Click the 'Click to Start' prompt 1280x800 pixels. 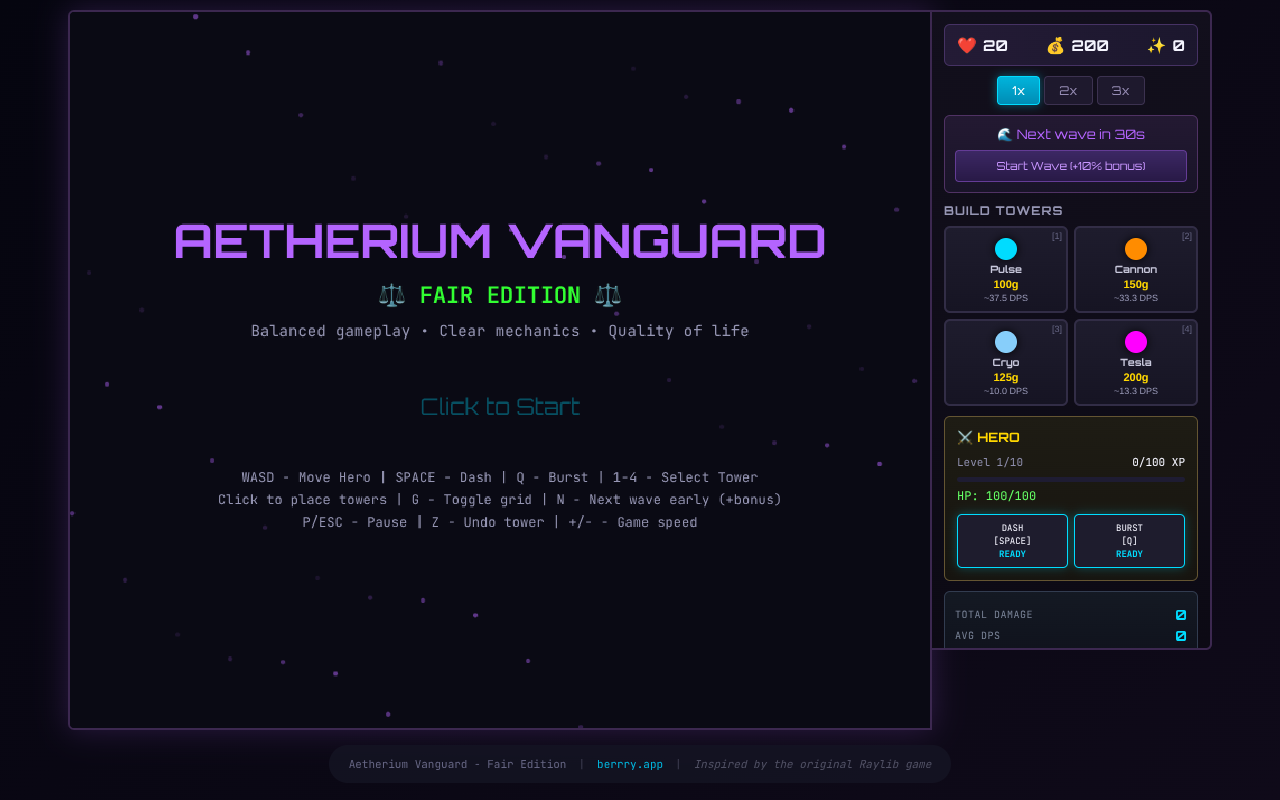[x=500, y=406]
